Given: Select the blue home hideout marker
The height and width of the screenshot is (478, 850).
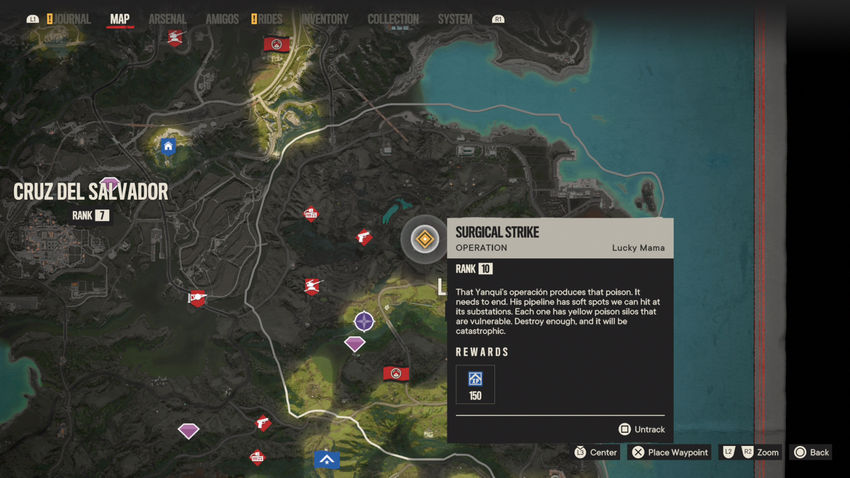Looking at the screenshot, I should tap(168, 147).
